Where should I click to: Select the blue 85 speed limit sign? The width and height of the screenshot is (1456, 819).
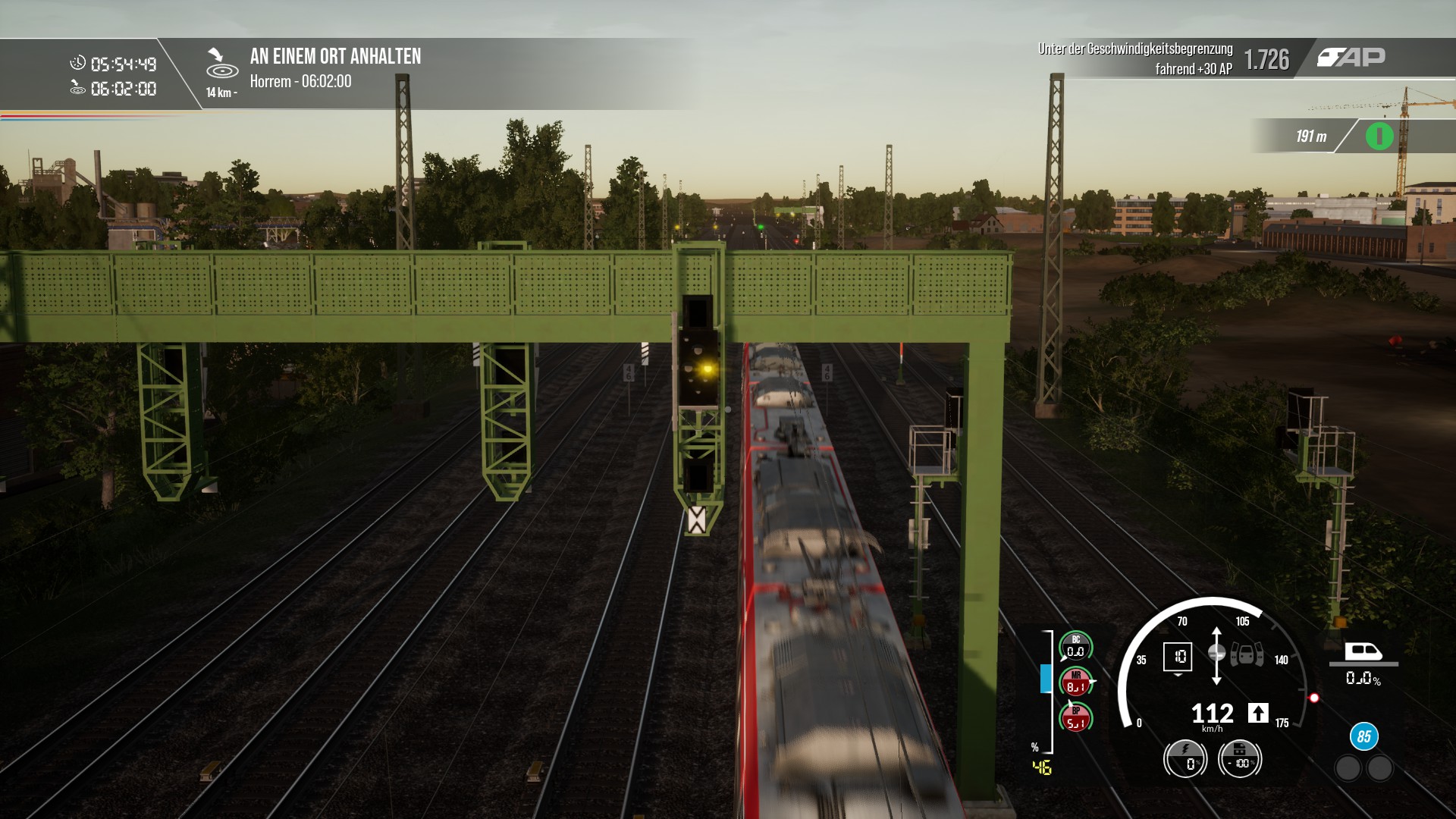pos(1363,736)
